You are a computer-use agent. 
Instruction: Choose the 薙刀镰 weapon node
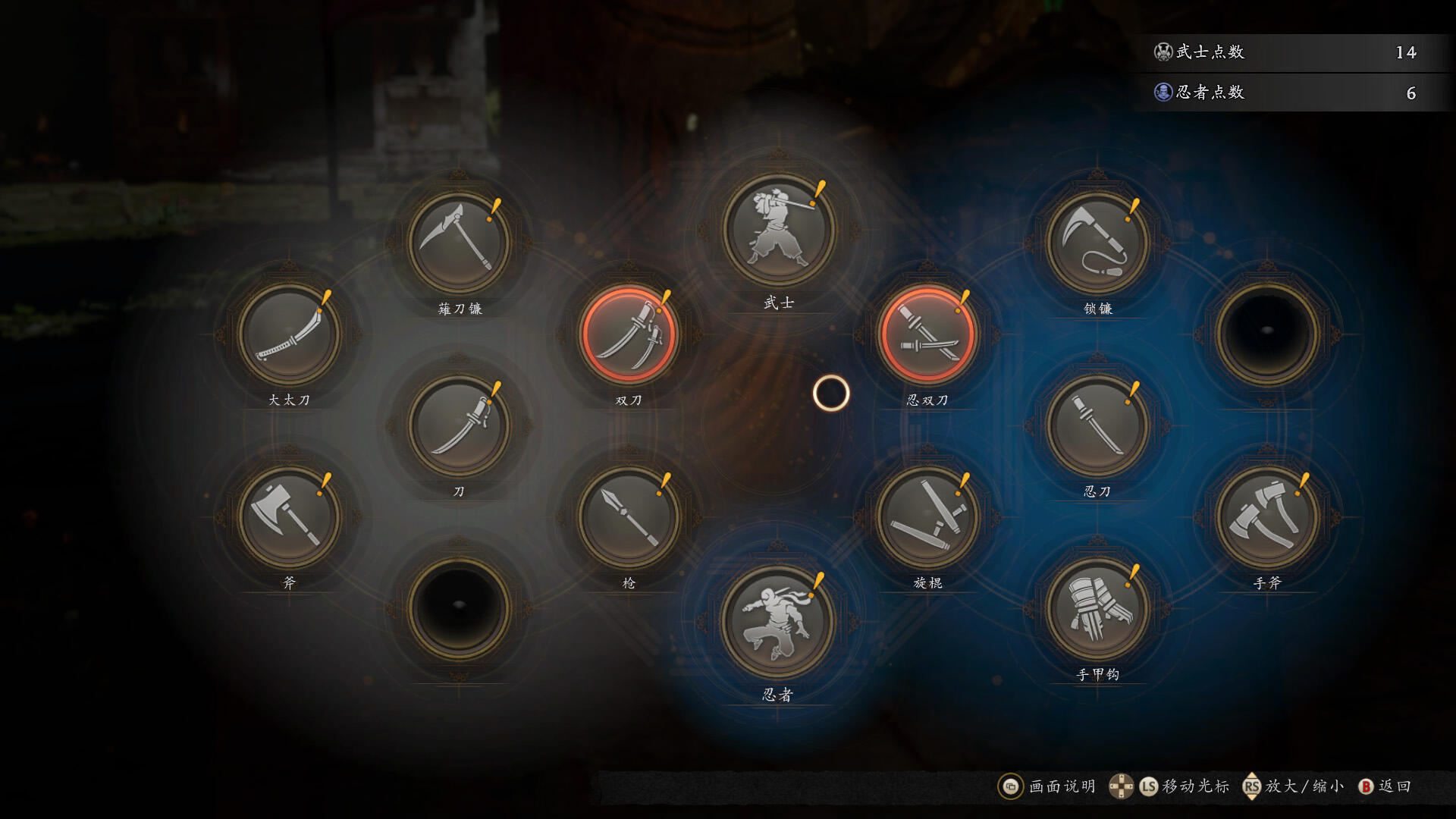[458, 243]
